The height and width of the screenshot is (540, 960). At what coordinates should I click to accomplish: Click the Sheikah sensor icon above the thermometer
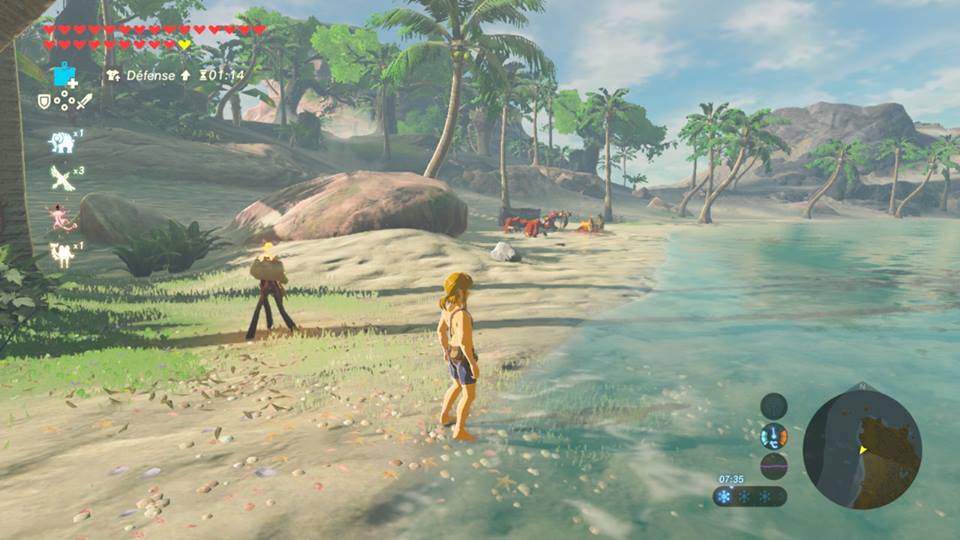[x=773, y=406]
